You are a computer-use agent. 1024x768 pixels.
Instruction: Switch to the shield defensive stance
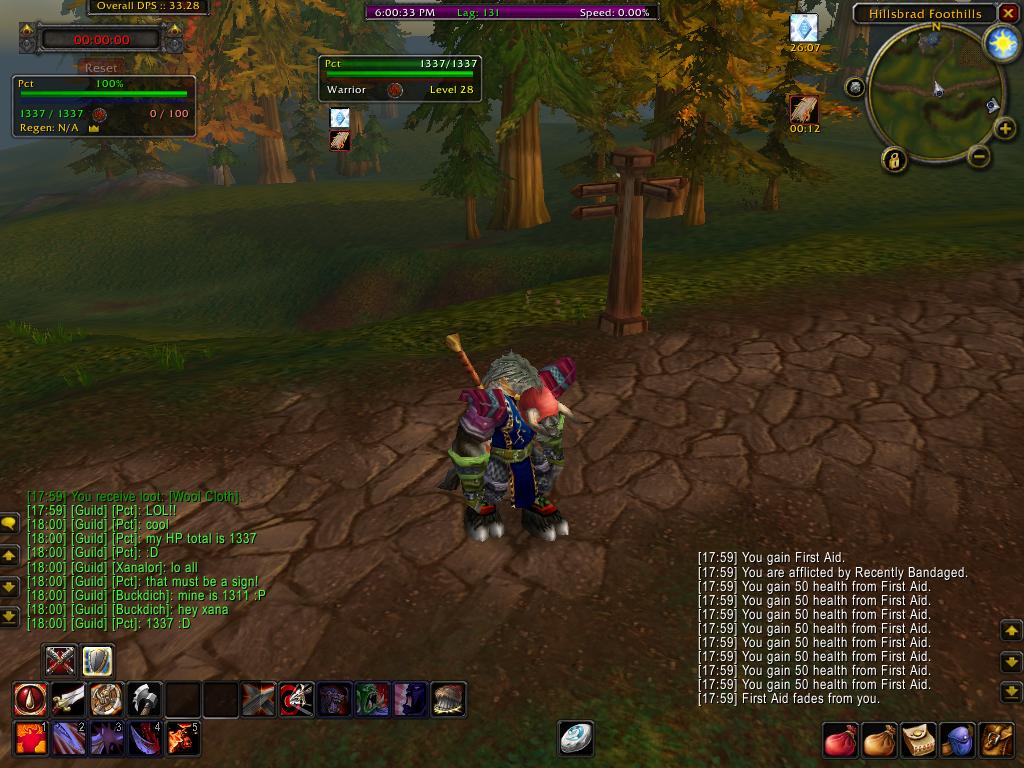click(97, 661)
